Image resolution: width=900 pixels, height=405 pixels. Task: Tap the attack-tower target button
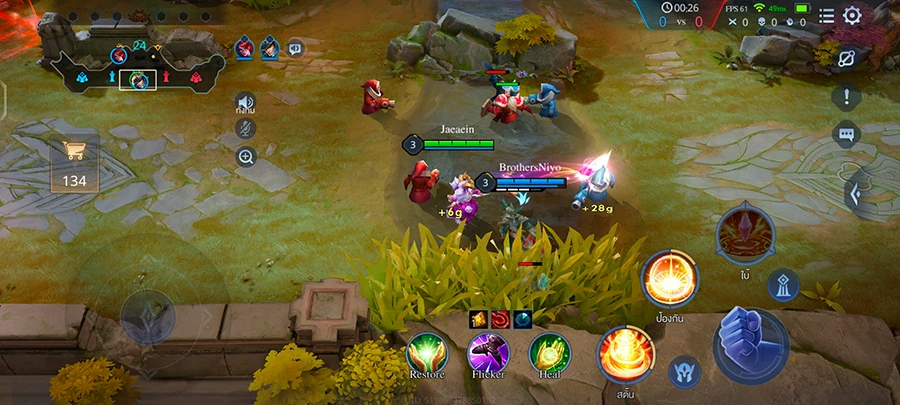point(783,285)
